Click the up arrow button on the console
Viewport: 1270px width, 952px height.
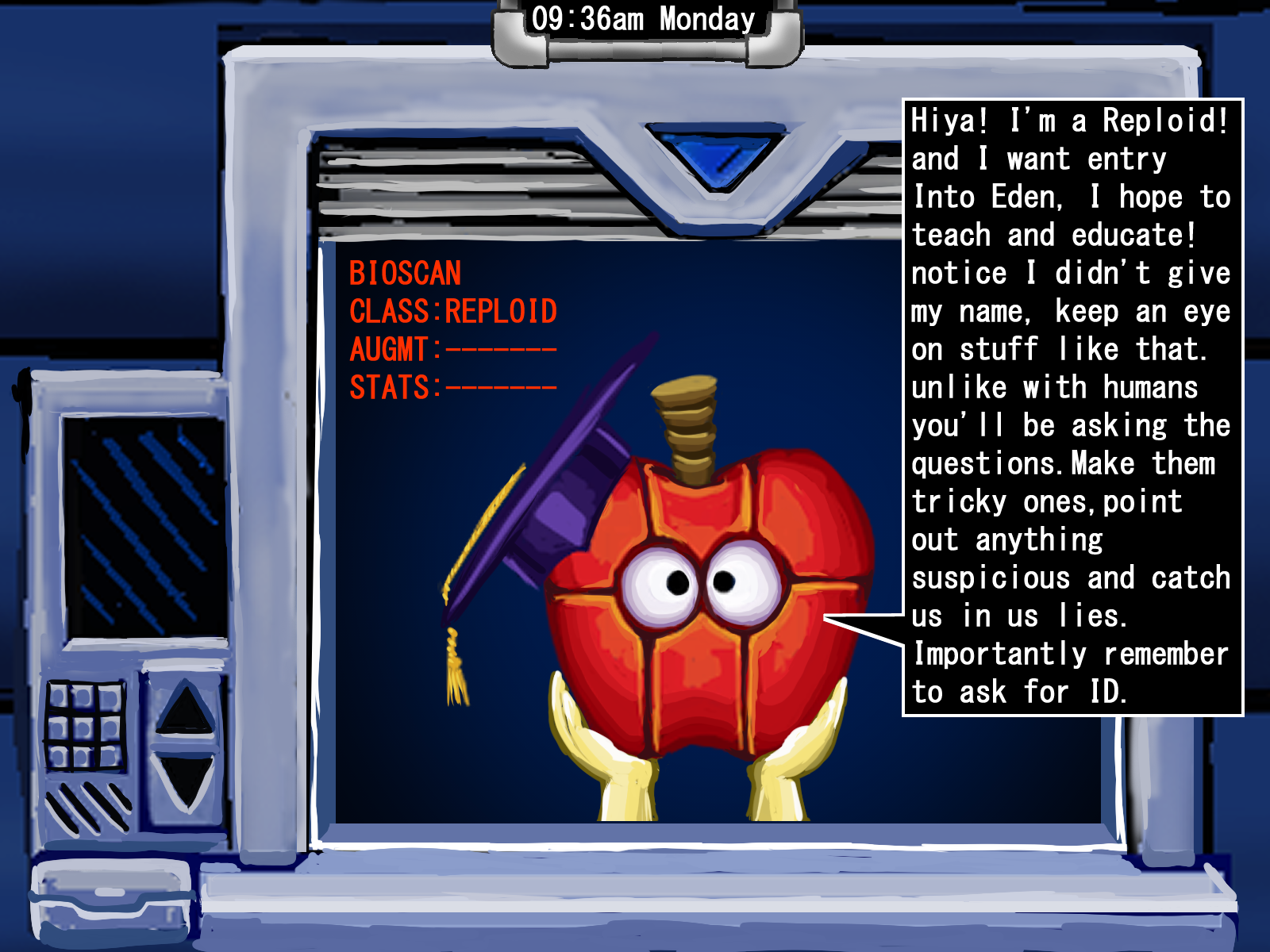(x=184, y=708)
